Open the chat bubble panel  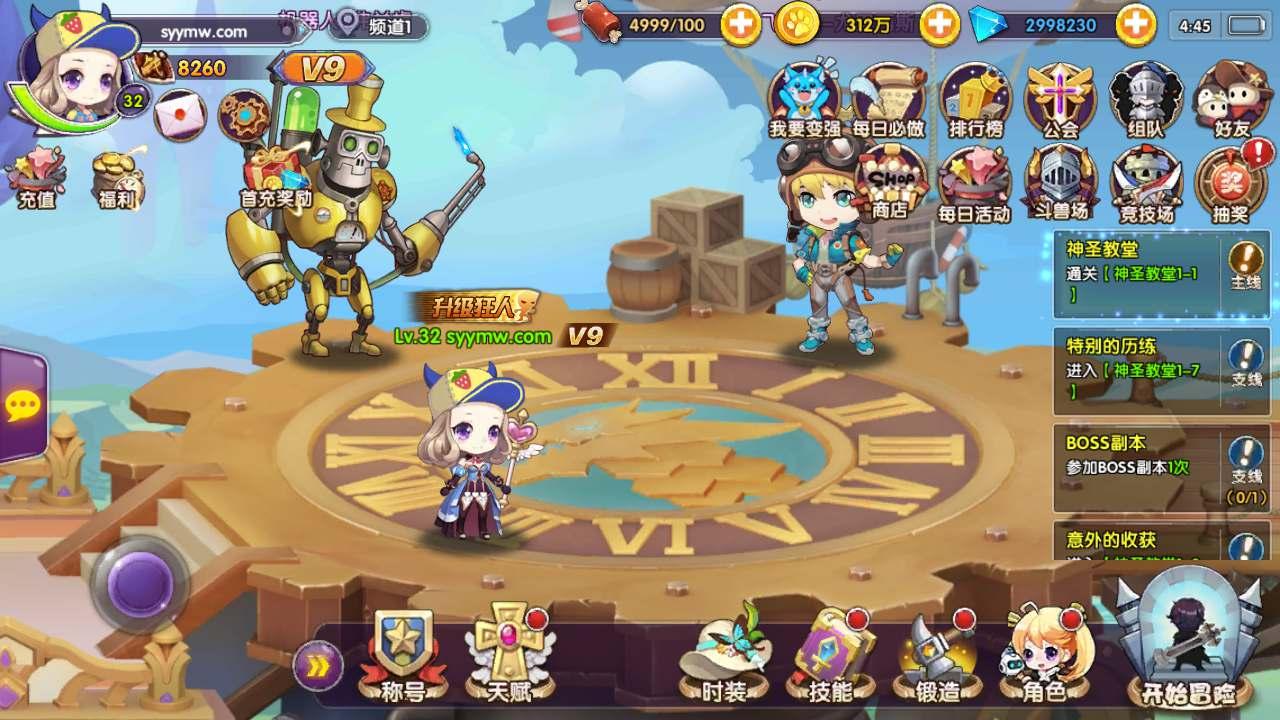coord(22,405)
